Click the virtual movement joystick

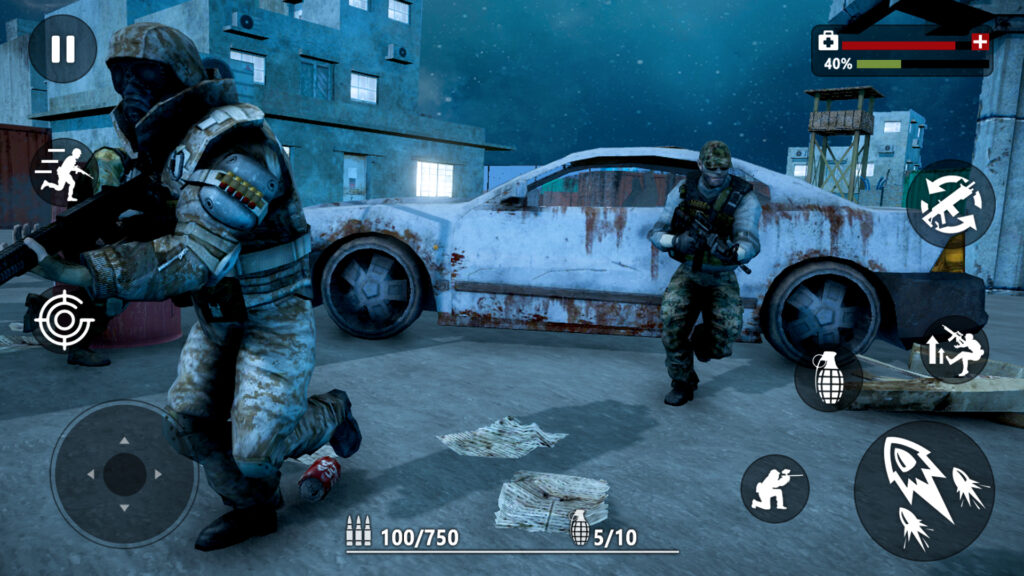124,474
